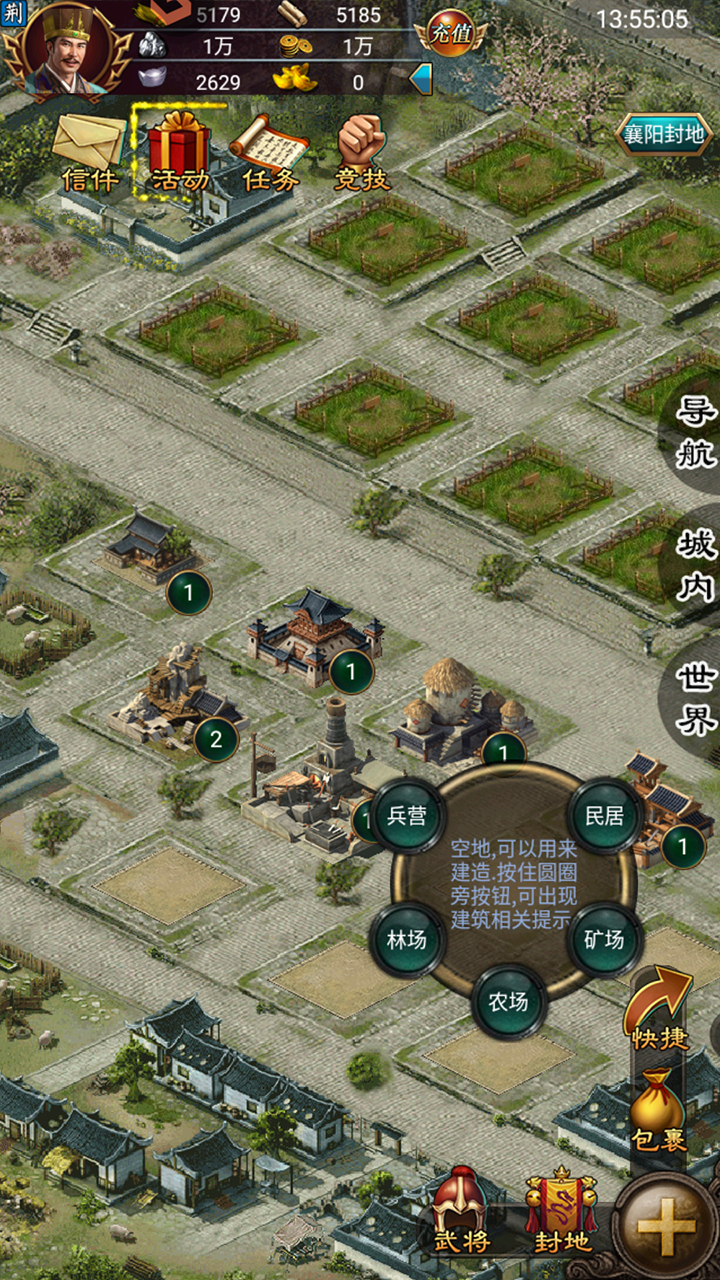View the 任务 quest scroll

[270, 150]
